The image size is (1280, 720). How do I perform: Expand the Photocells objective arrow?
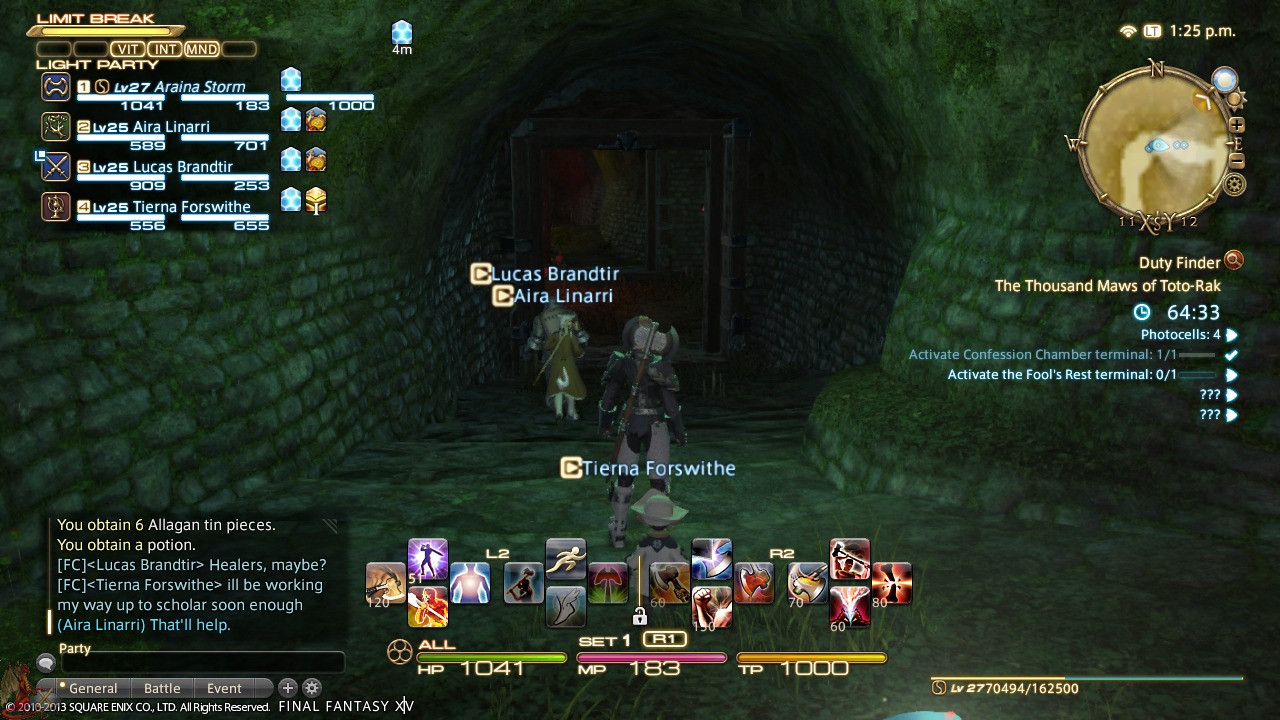click(x=1234, y=334)
